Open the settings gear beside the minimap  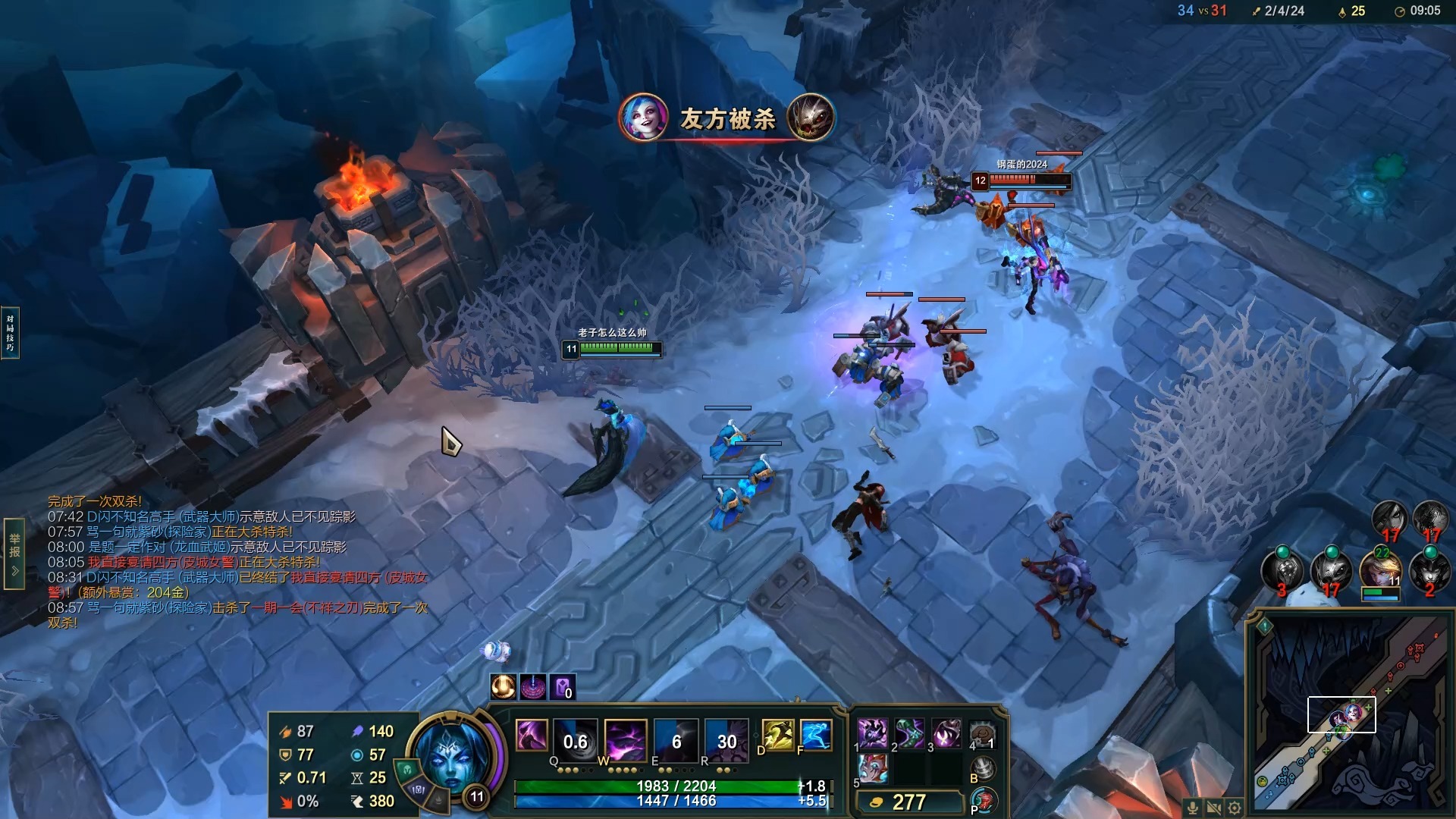[1235, 808]
